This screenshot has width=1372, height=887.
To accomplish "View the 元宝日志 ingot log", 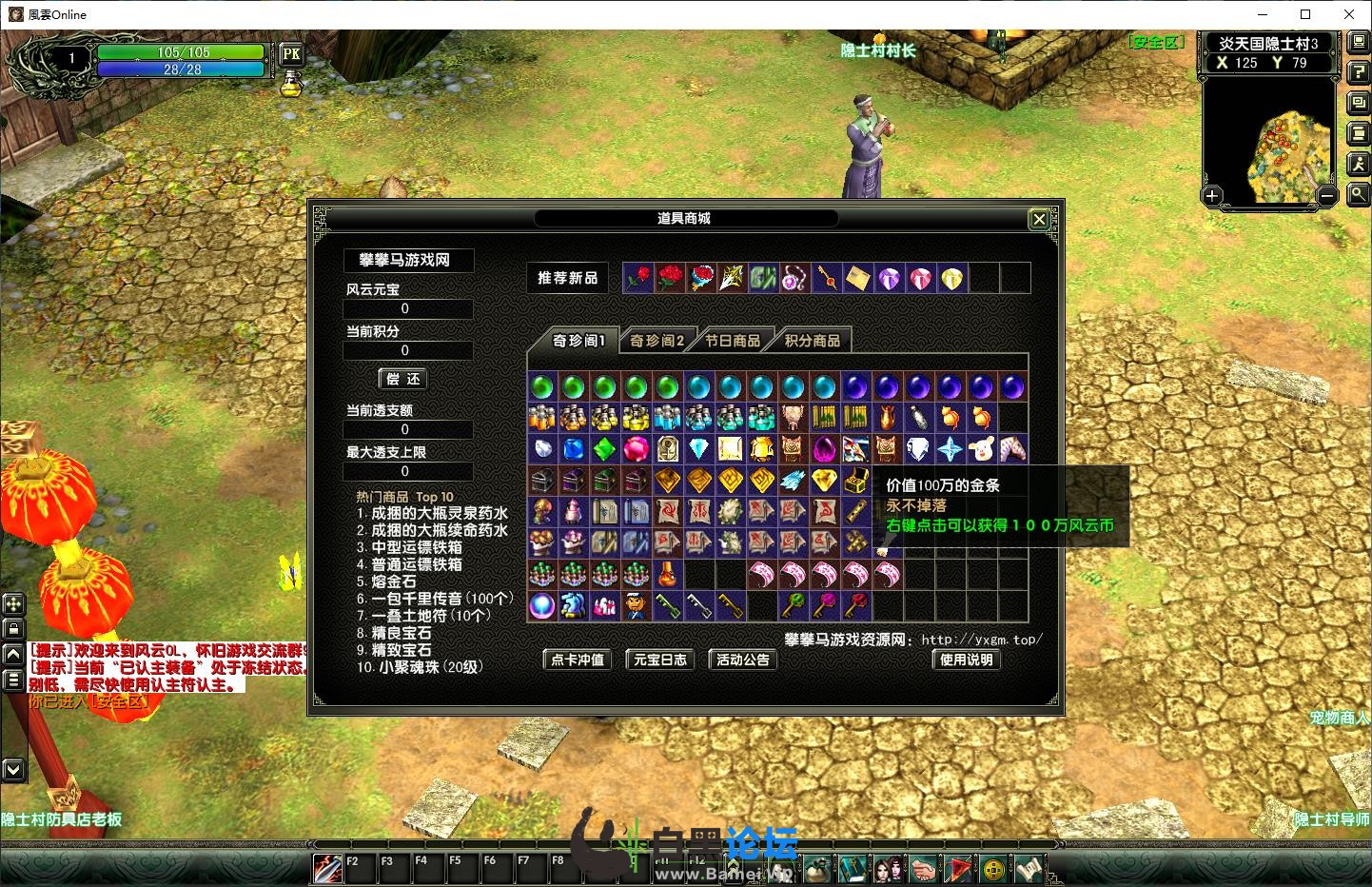I will coord(660,660).
